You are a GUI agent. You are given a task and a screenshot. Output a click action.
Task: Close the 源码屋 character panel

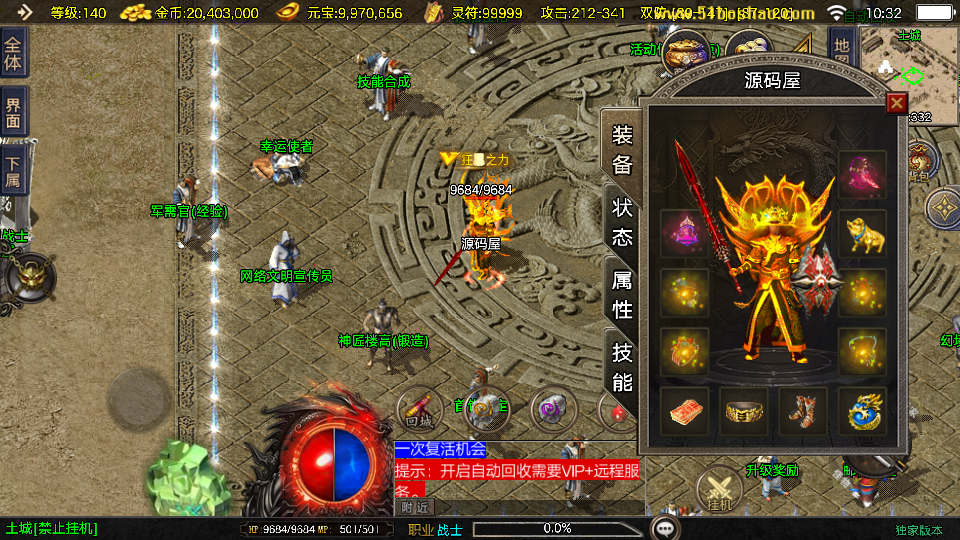coord(897,103)
